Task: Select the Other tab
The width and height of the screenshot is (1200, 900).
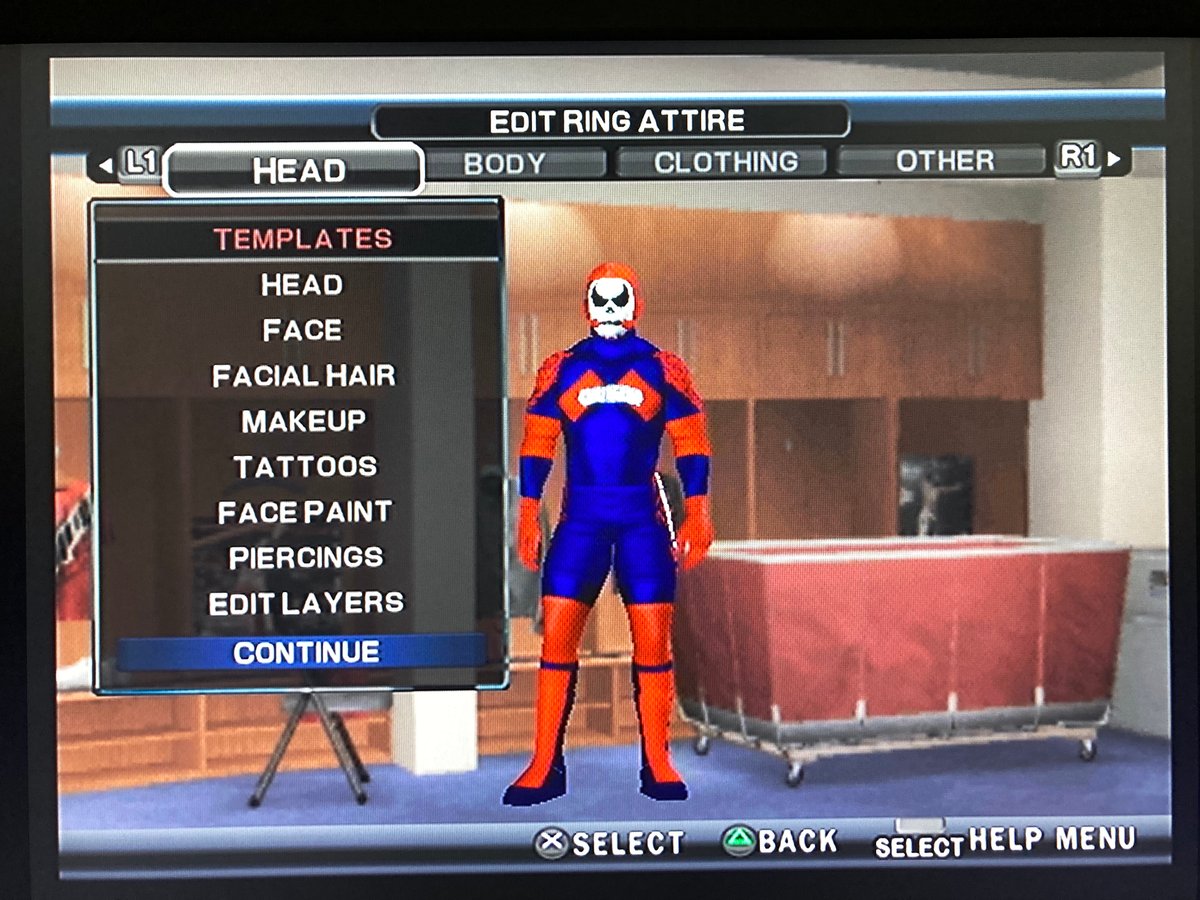Action: (x=944, y=161)
